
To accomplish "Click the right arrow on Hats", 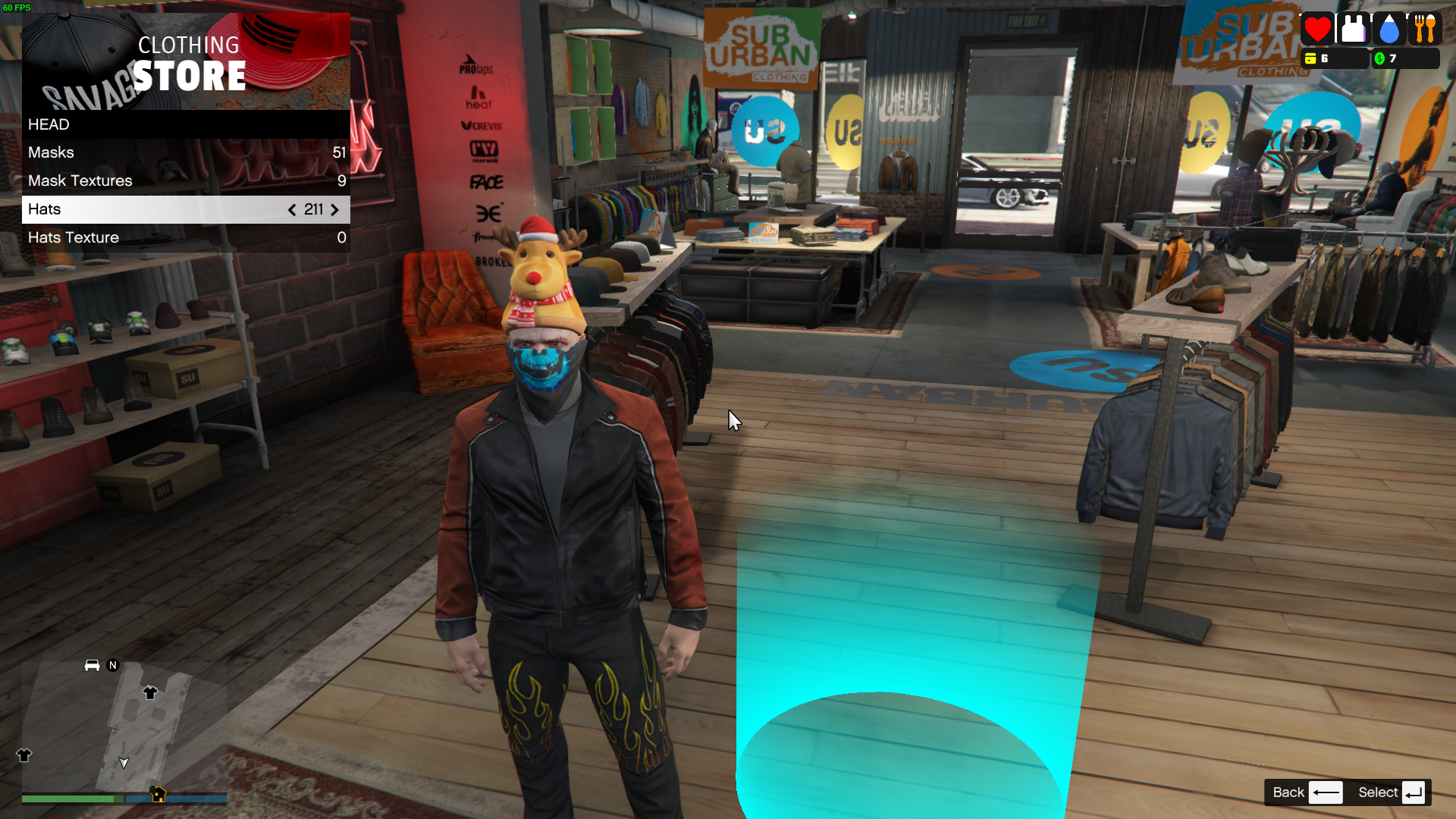I will pyautogui.click(x=334, y=210).
